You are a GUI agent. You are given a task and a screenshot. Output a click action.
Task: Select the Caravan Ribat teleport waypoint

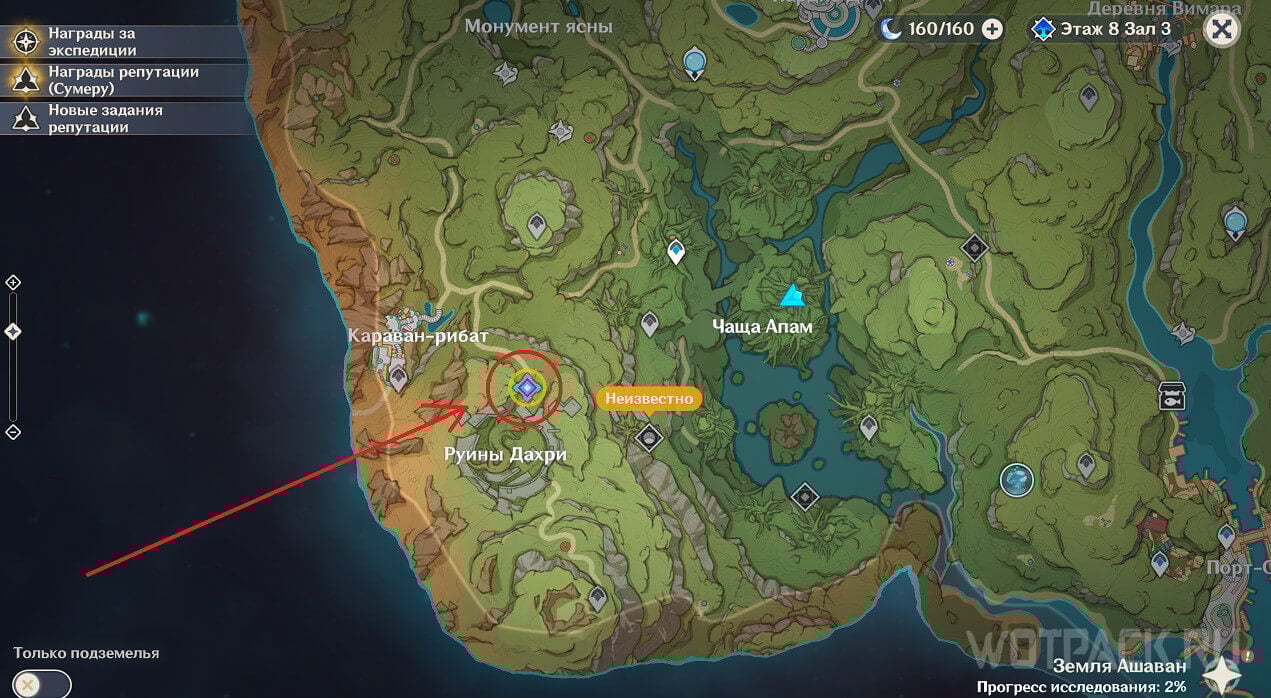(398, 377)
